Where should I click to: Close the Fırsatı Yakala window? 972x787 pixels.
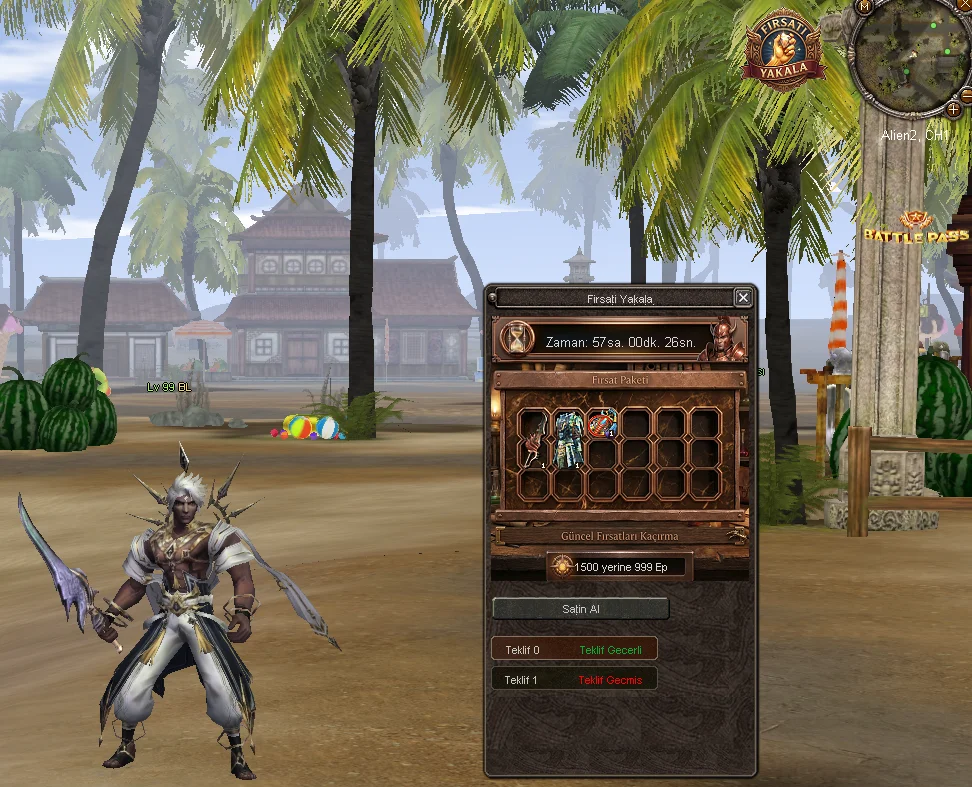coord(743,297)
